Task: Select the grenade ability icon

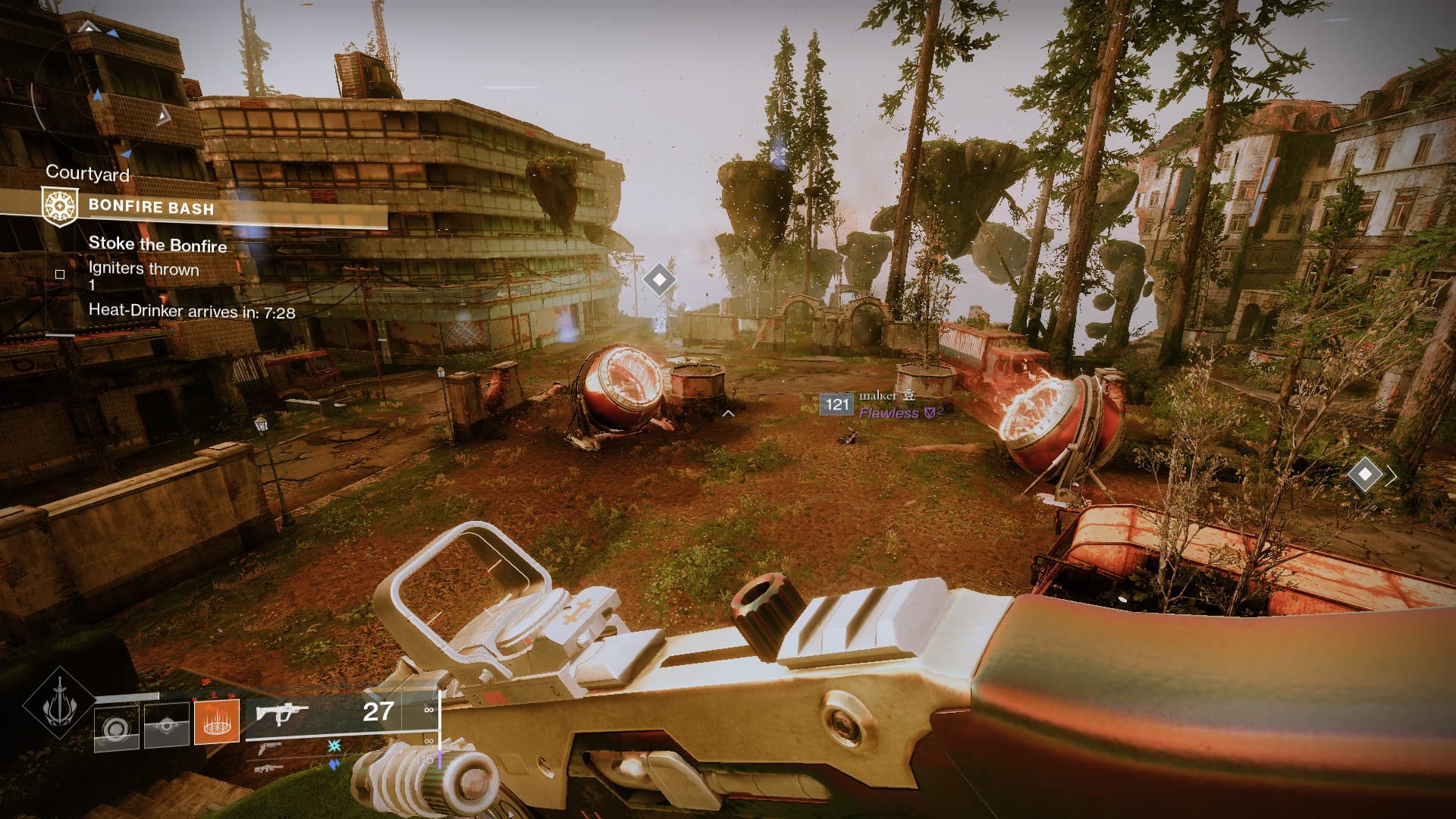Action: click(116, 729)
